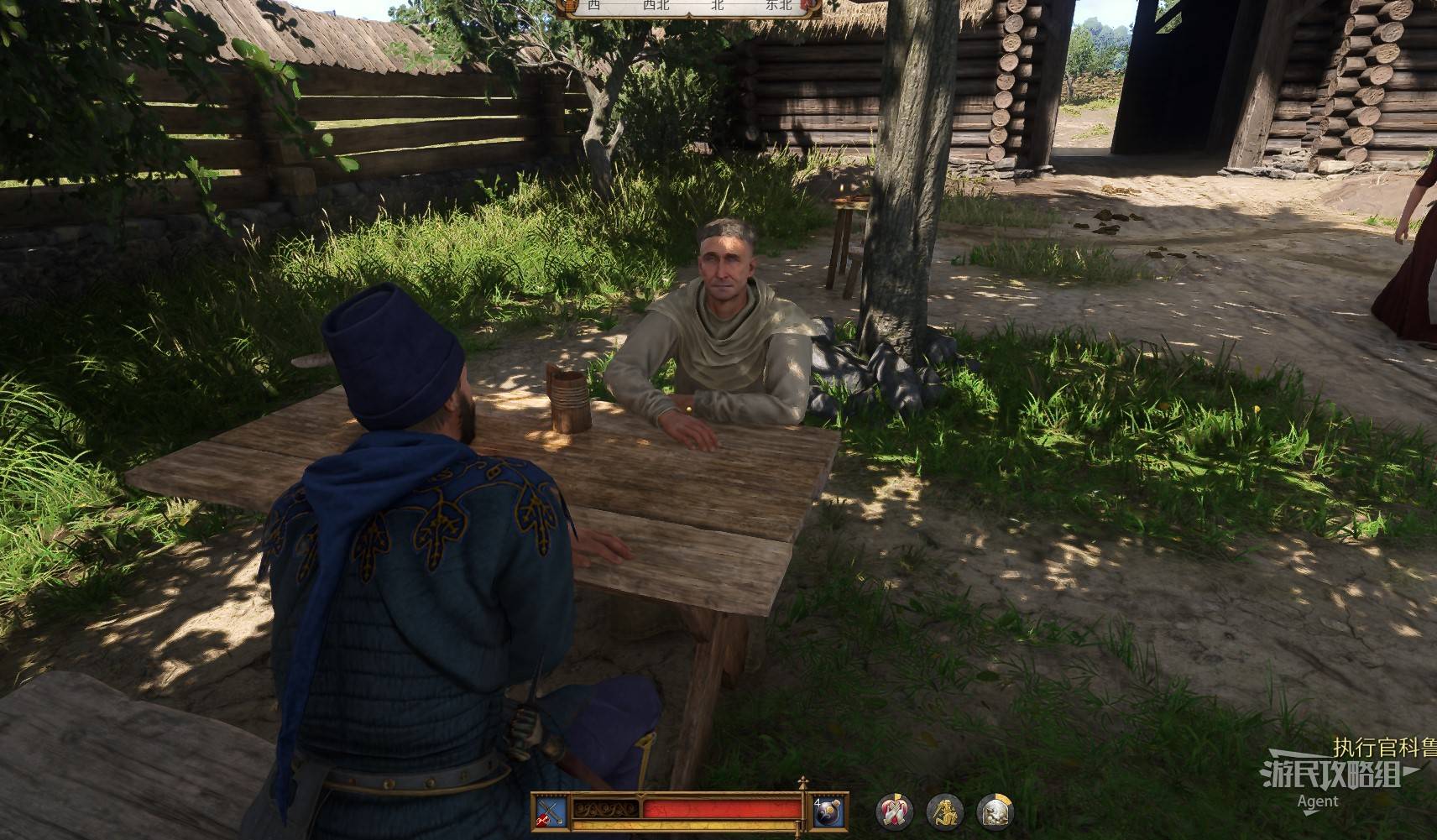The height and width of the screenshot is (840, 1437).
Task: Select the crossed weapons slot icon
Action: coord(551,811)
